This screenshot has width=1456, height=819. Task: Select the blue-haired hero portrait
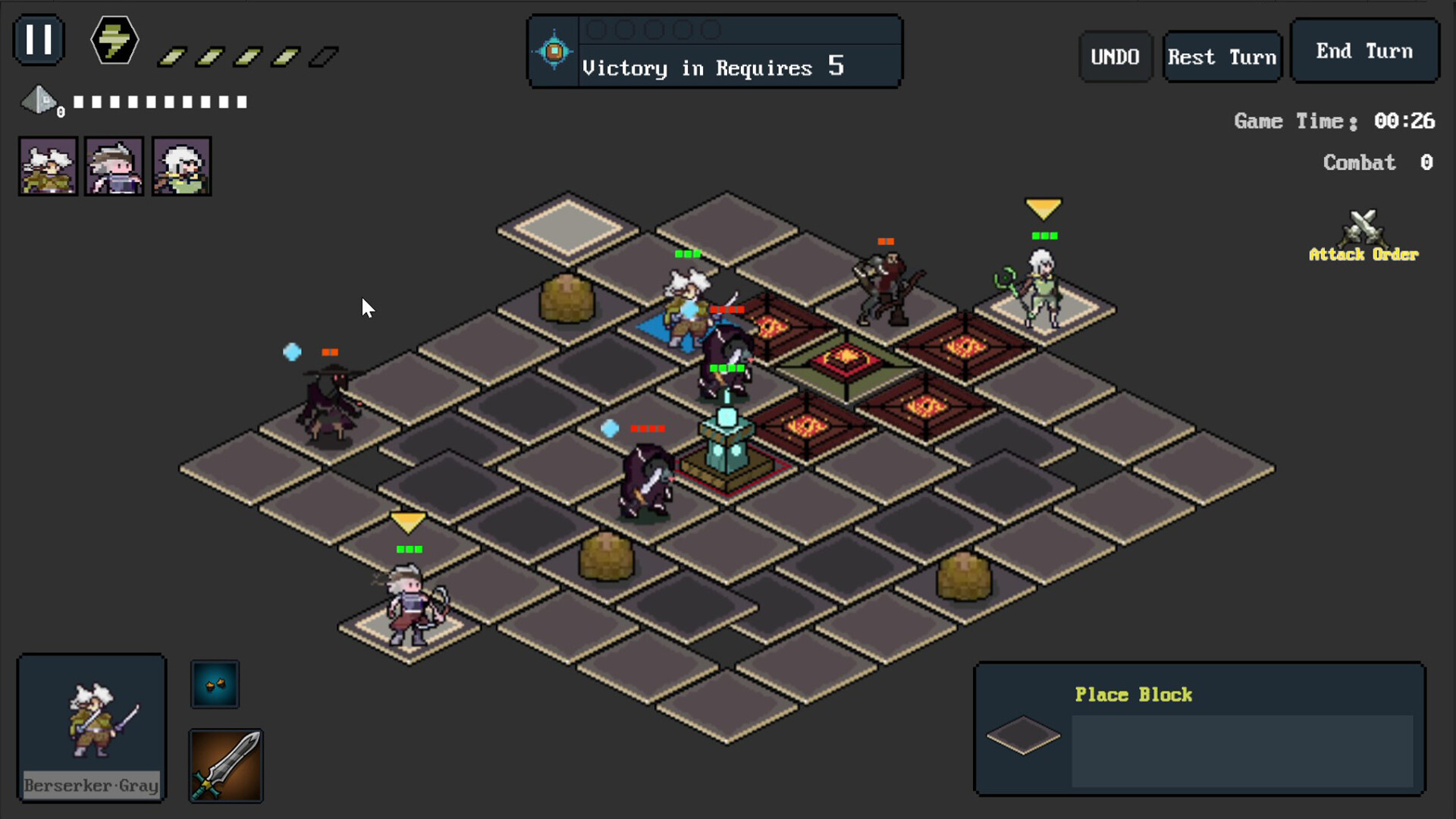(114, 165)
